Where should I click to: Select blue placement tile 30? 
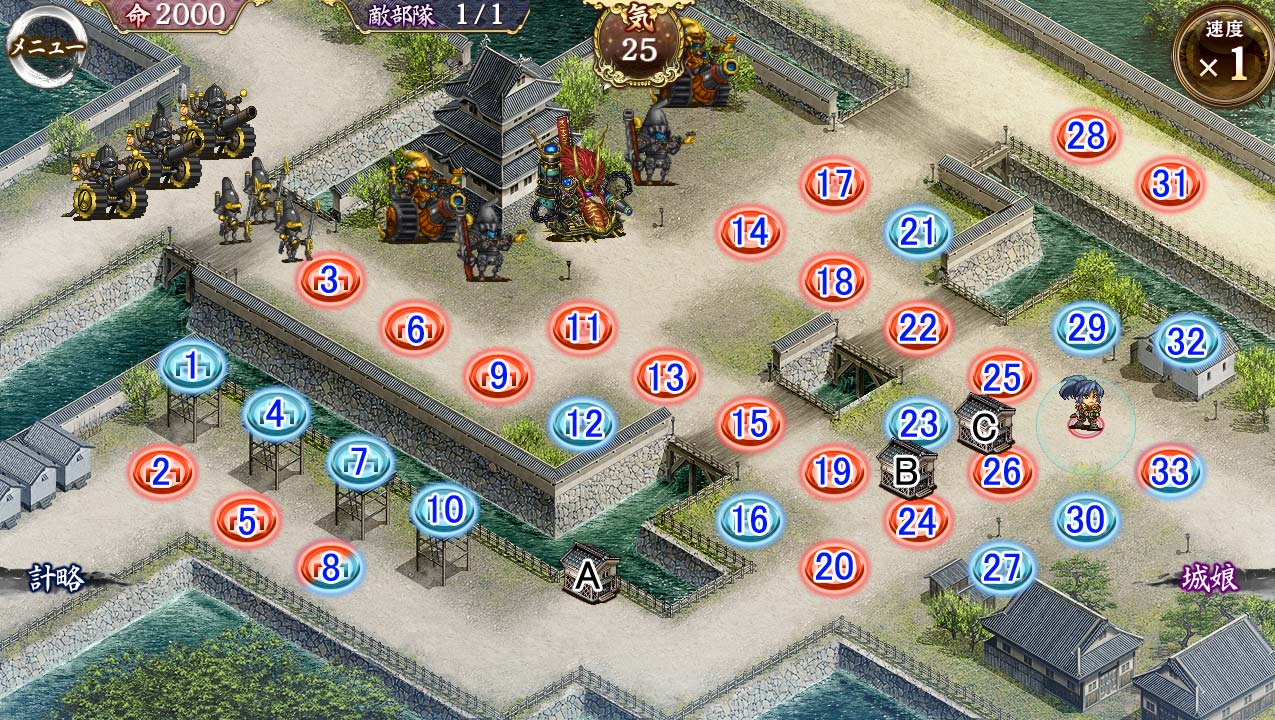1085,519
